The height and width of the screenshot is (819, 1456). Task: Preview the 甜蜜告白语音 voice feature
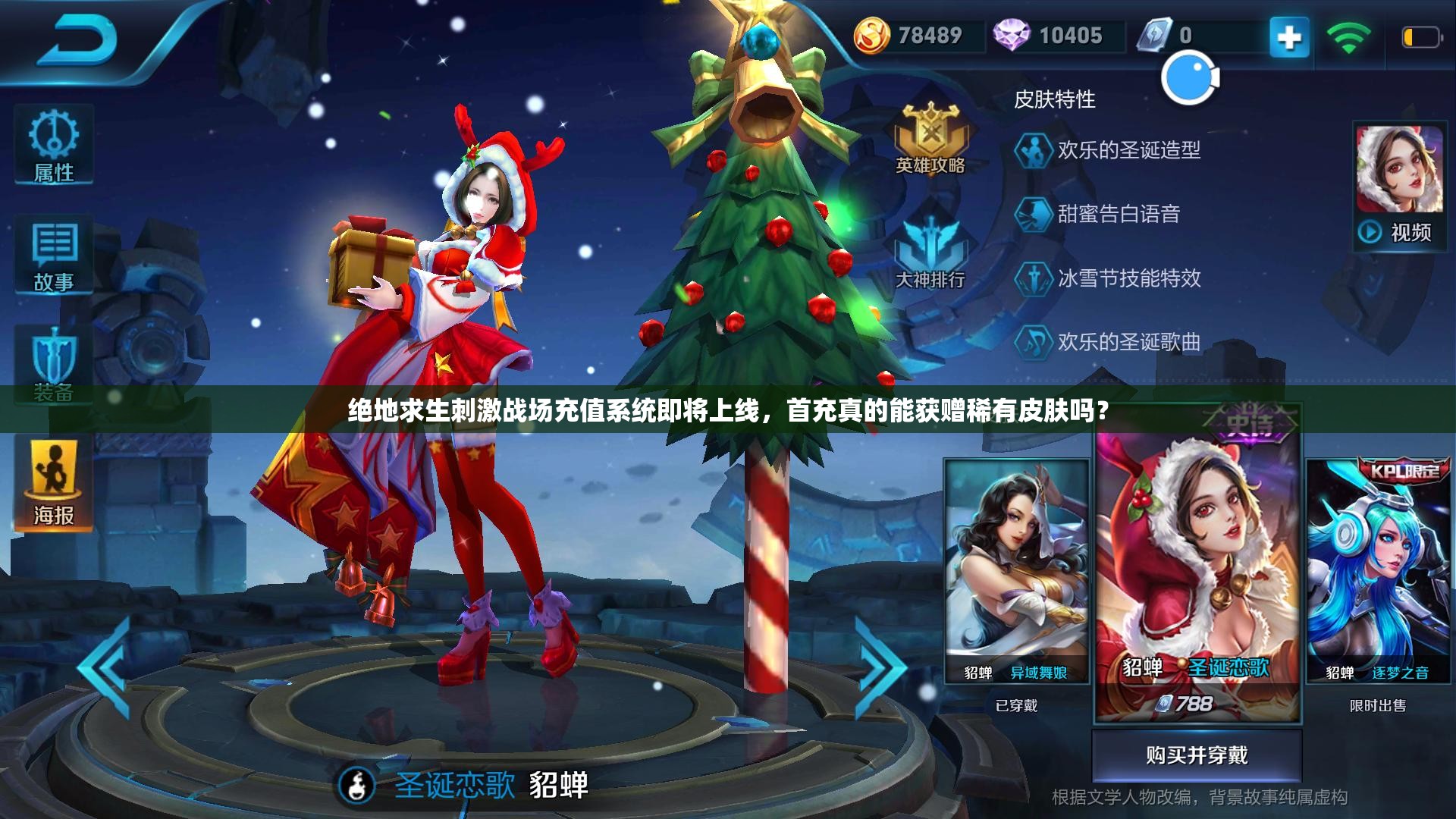[1034, 214]
